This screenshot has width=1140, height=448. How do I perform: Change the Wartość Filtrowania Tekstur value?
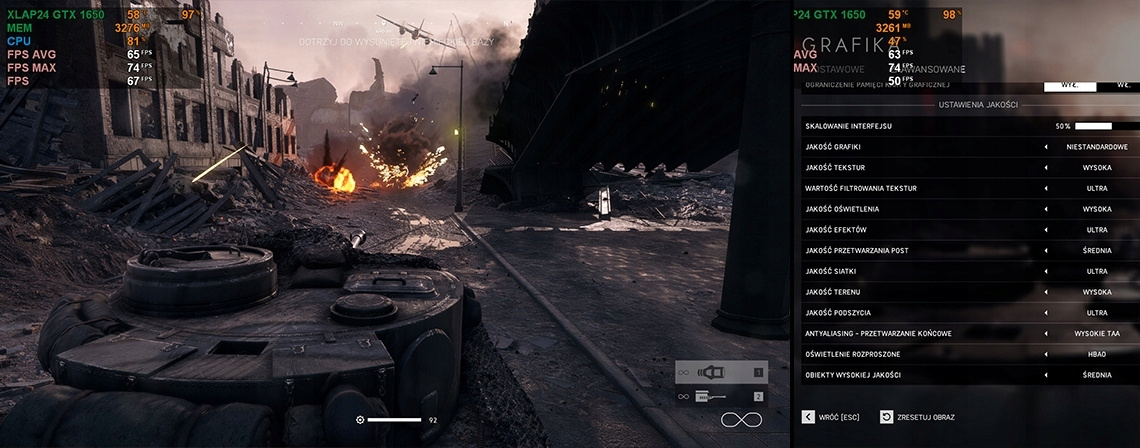click(x=1096, y=188)
